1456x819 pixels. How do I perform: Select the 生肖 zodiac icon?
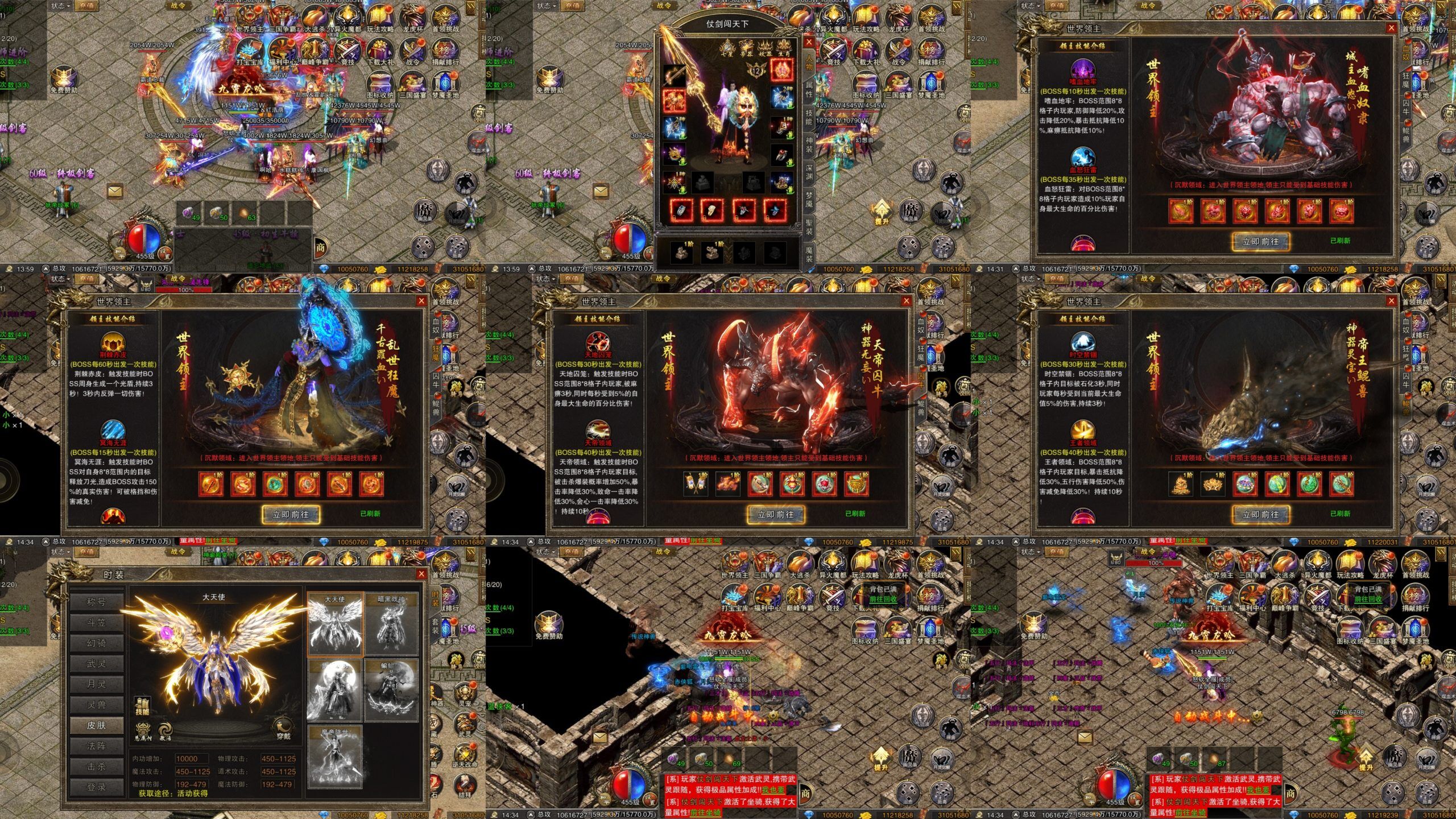(784, 47)
